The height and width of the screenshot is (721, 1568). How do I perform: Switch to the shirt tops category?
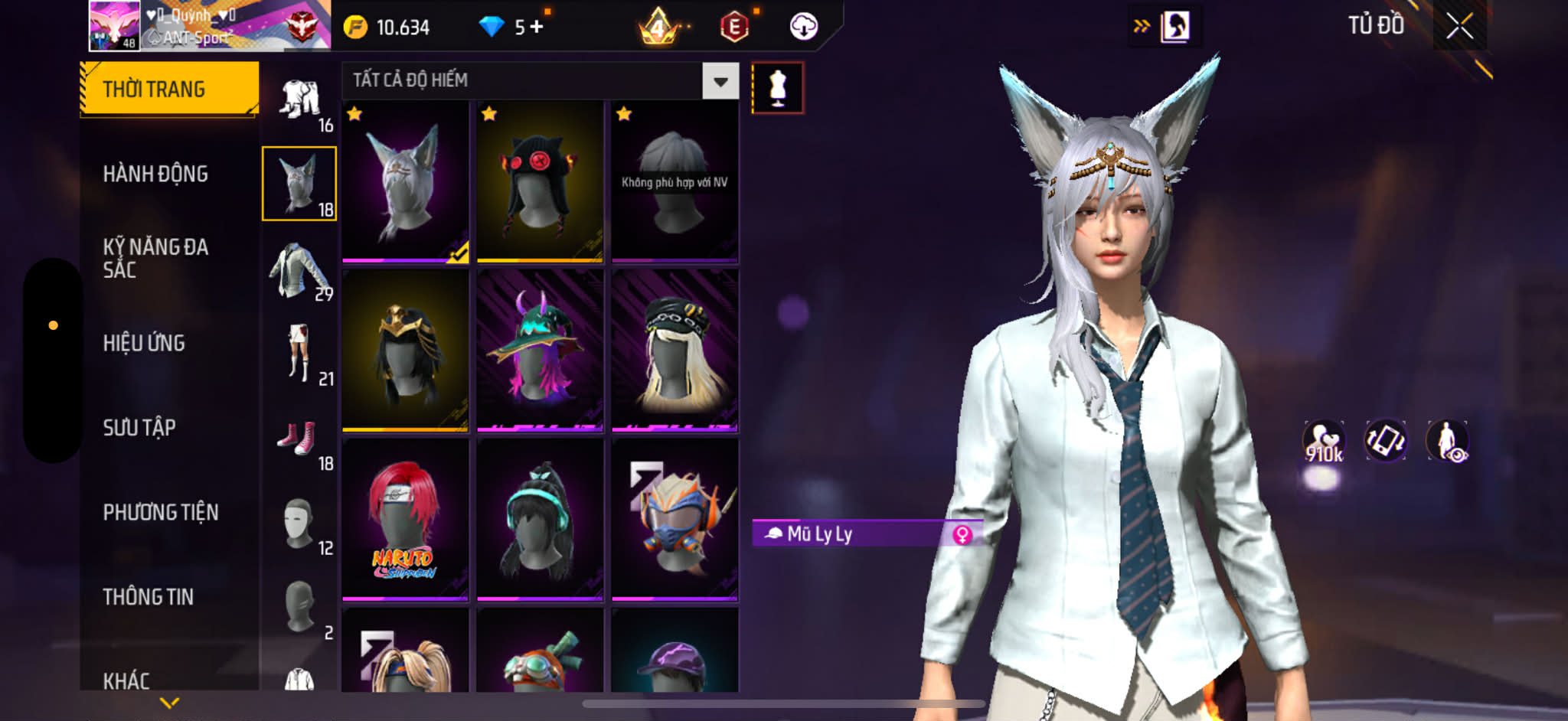pyautogui.click(x=299, y=270)
